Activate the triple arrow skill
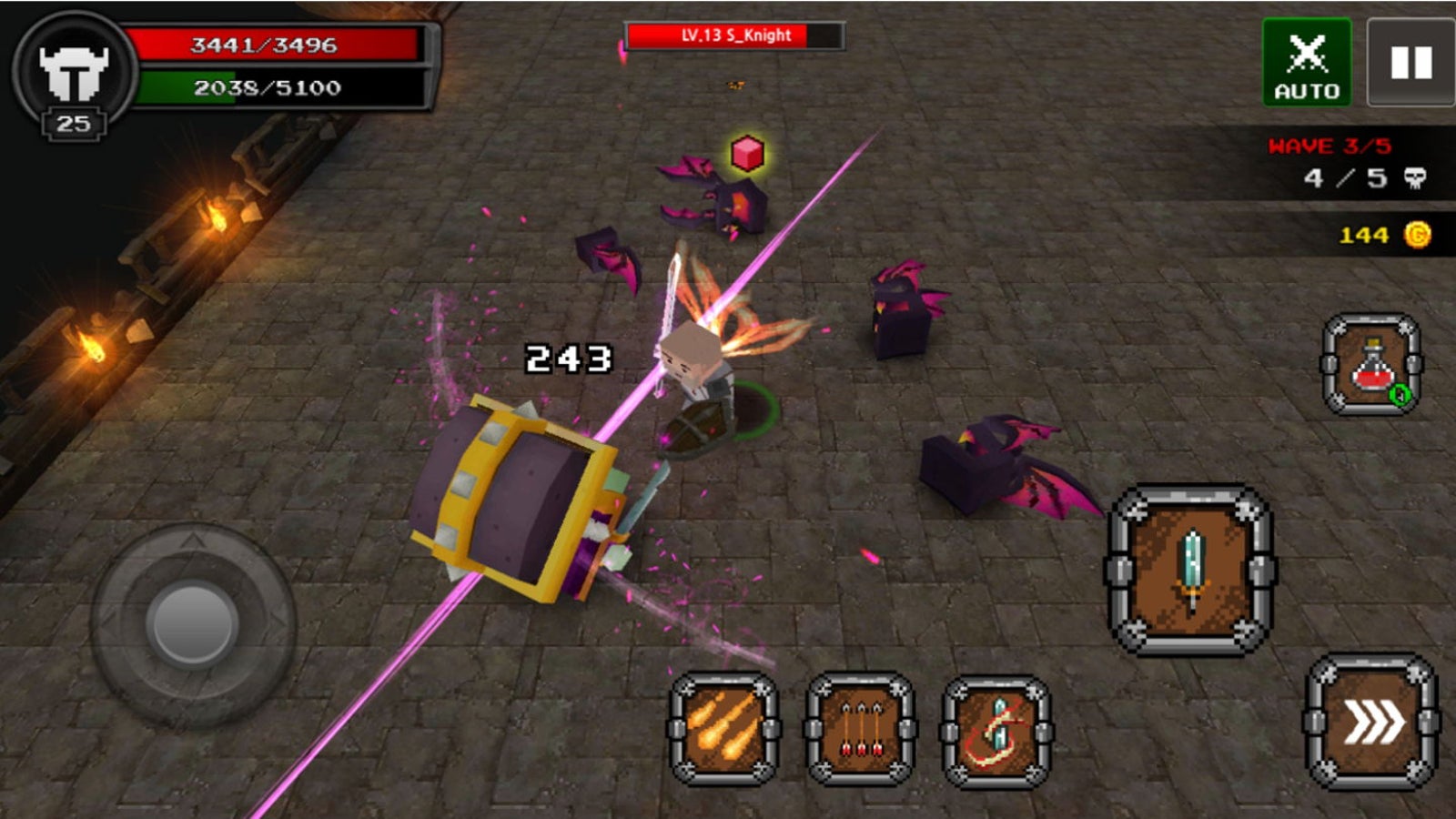Screen dimensions: 1456x819 coord(860,728)
